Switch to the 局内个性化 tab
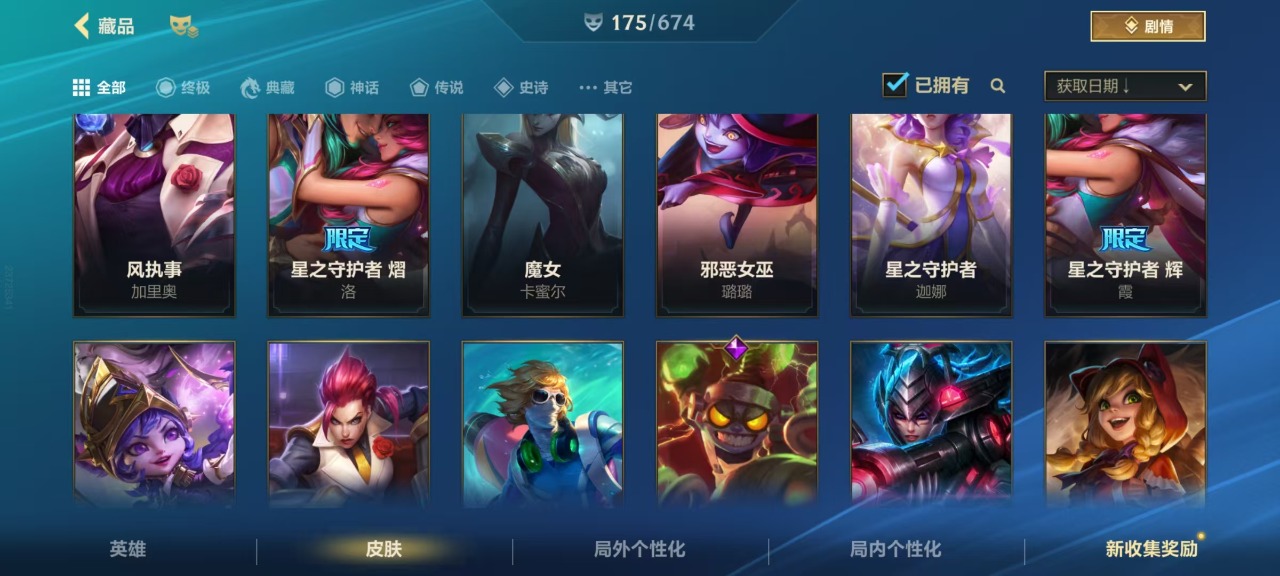Screen dimensions: 1280x576 point(896,549)
